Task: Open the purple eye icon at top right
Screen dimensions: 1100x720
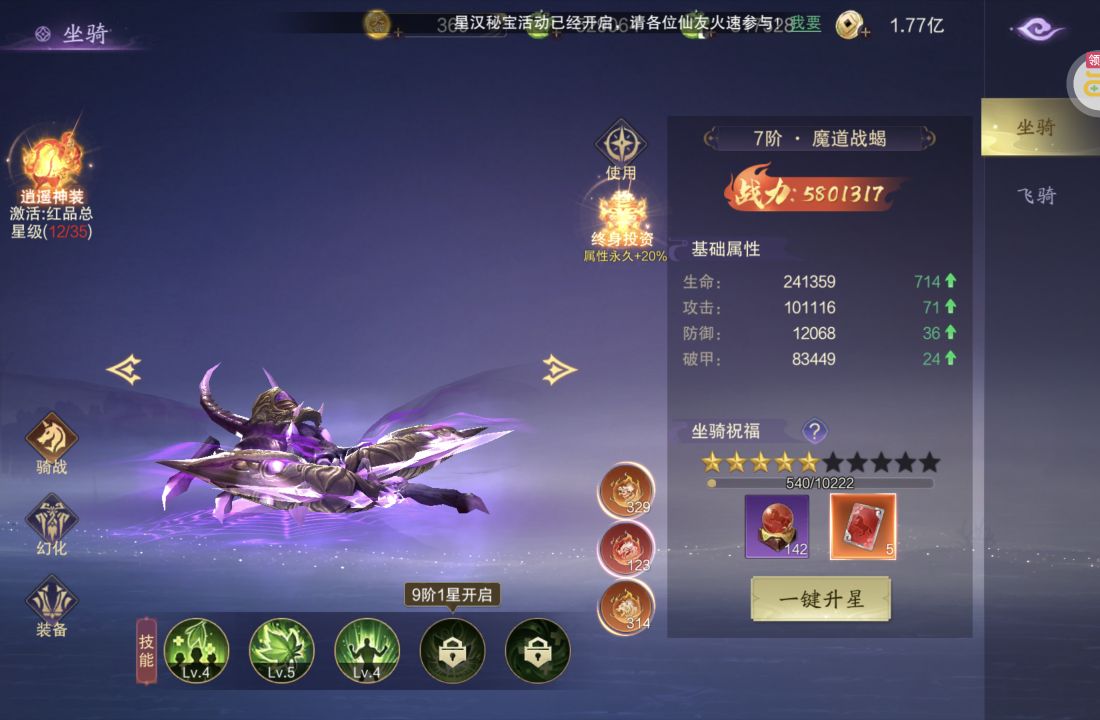Action: pos(1040,29)
